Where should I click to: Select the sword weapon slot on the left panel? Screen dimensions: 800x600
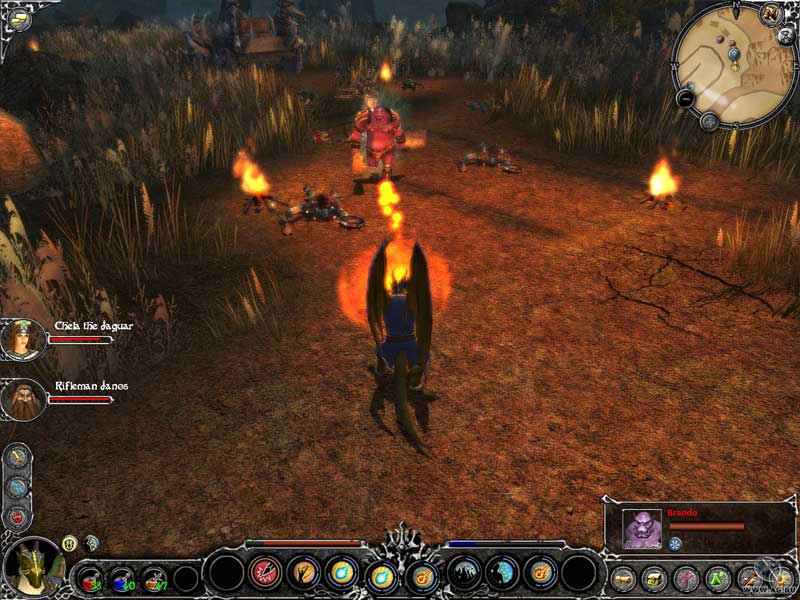(x=18, y=457)
